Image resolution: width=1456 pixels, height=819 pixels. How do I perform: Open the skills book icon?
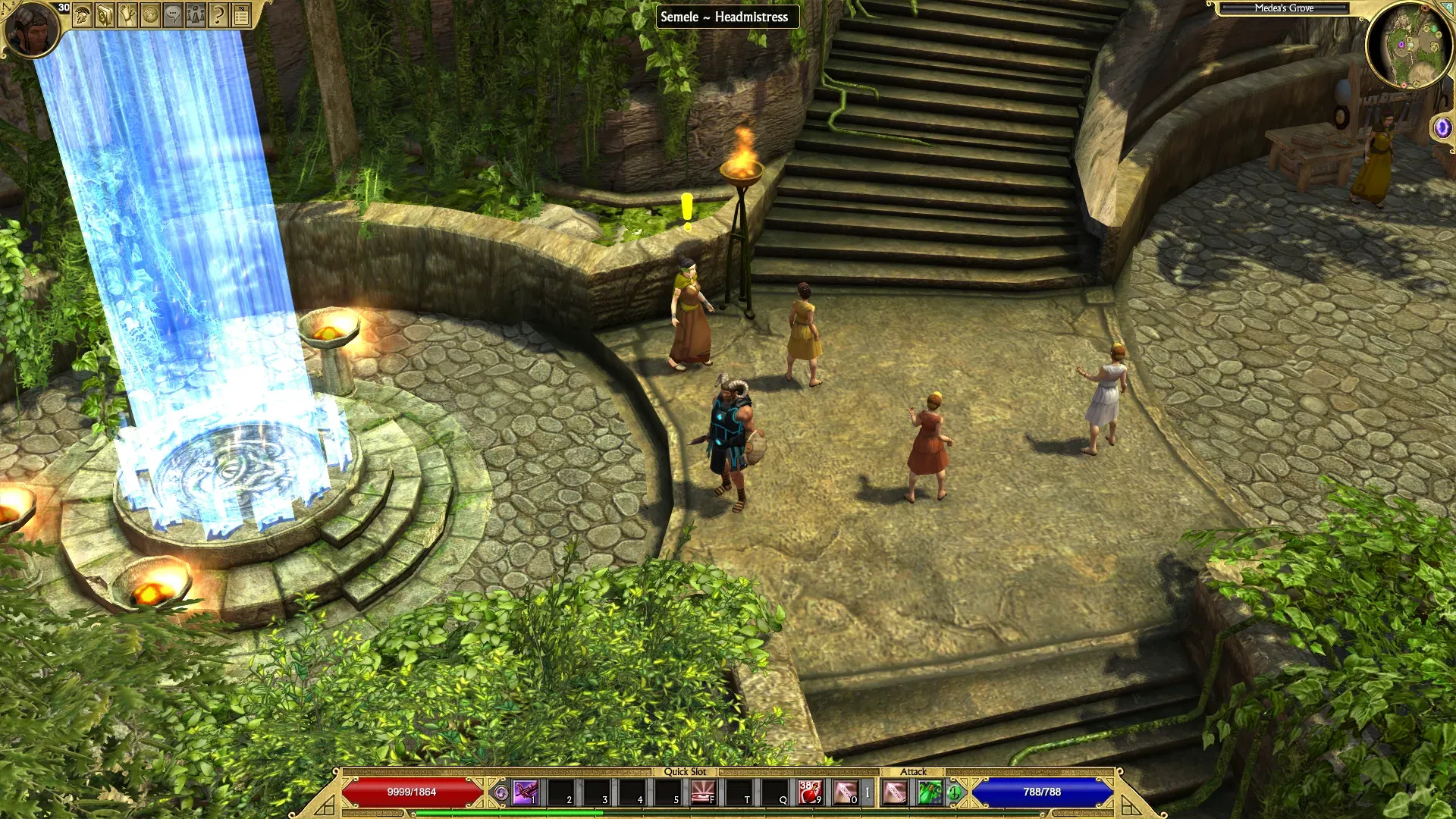tap(105, 15)
